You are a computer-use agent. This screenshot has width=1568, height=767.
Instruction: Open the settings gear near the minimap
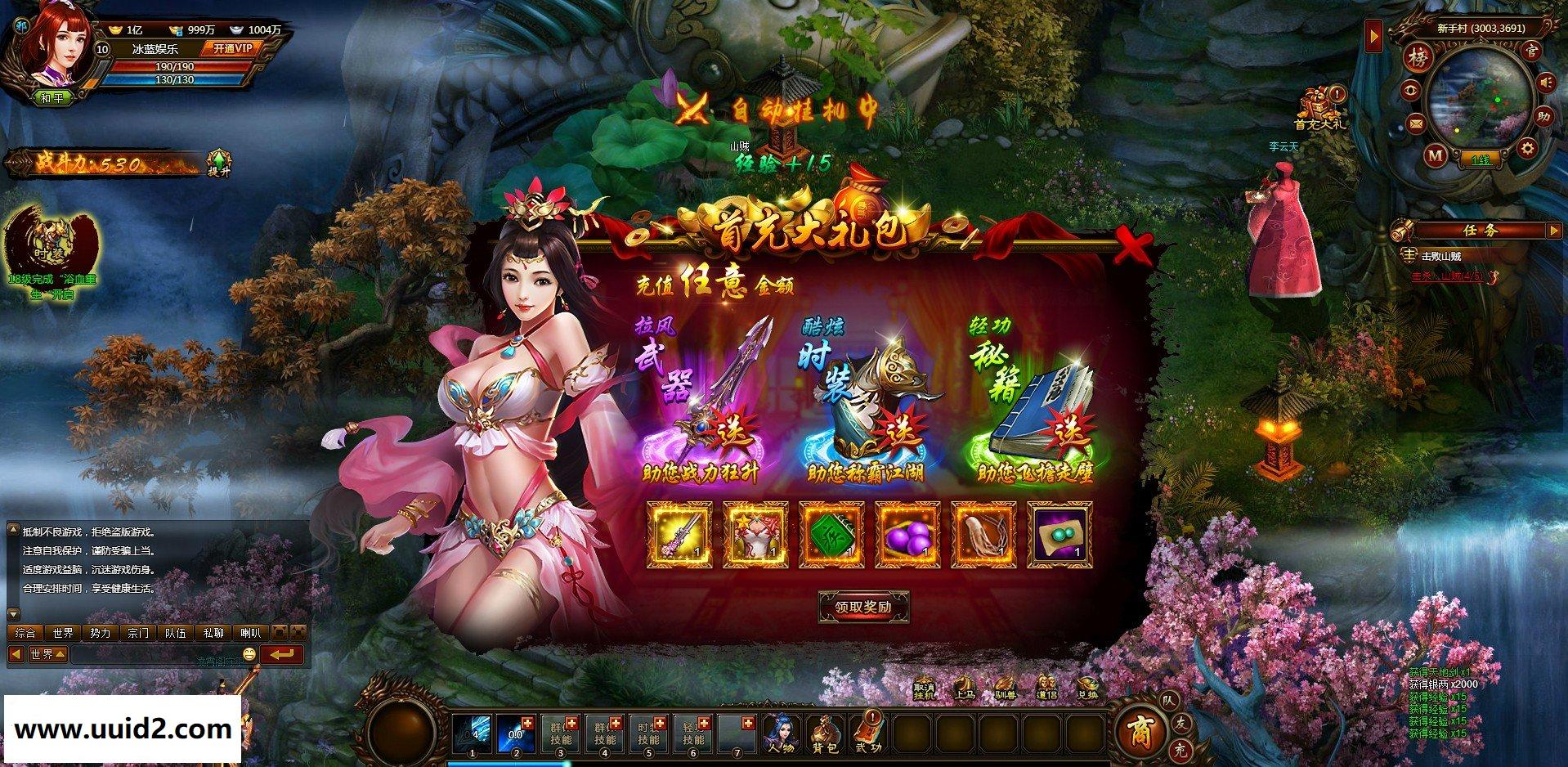[1527, 146]
